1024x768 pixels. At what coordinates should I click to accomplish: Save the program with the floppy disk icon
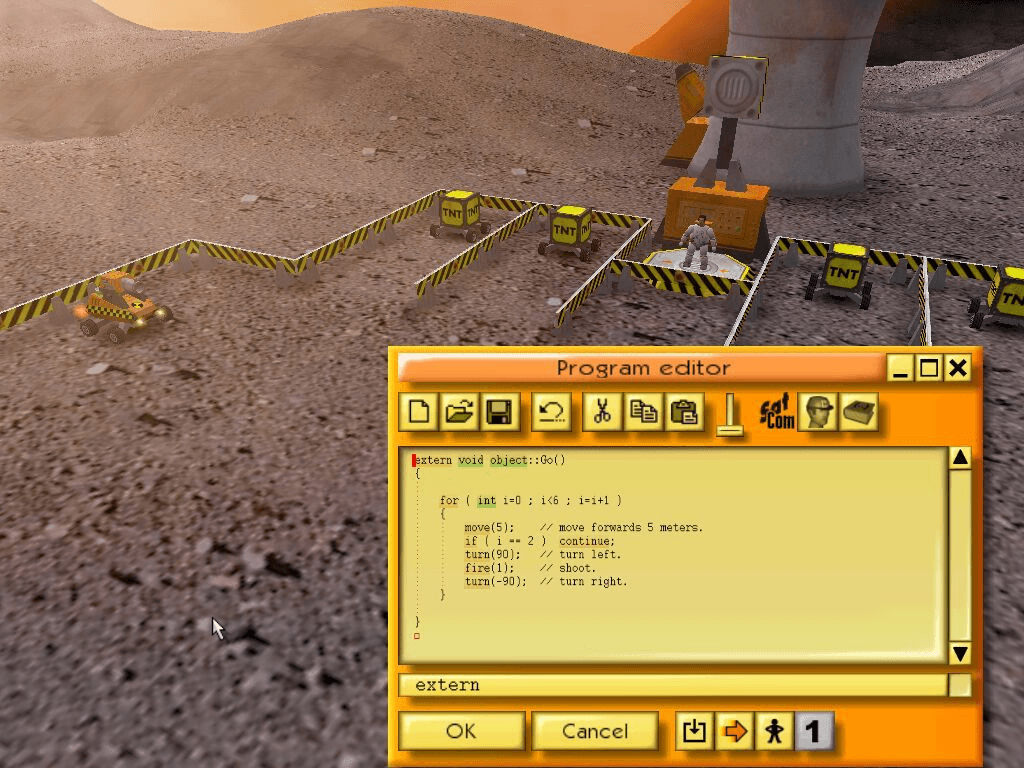(x=498, y=411)
